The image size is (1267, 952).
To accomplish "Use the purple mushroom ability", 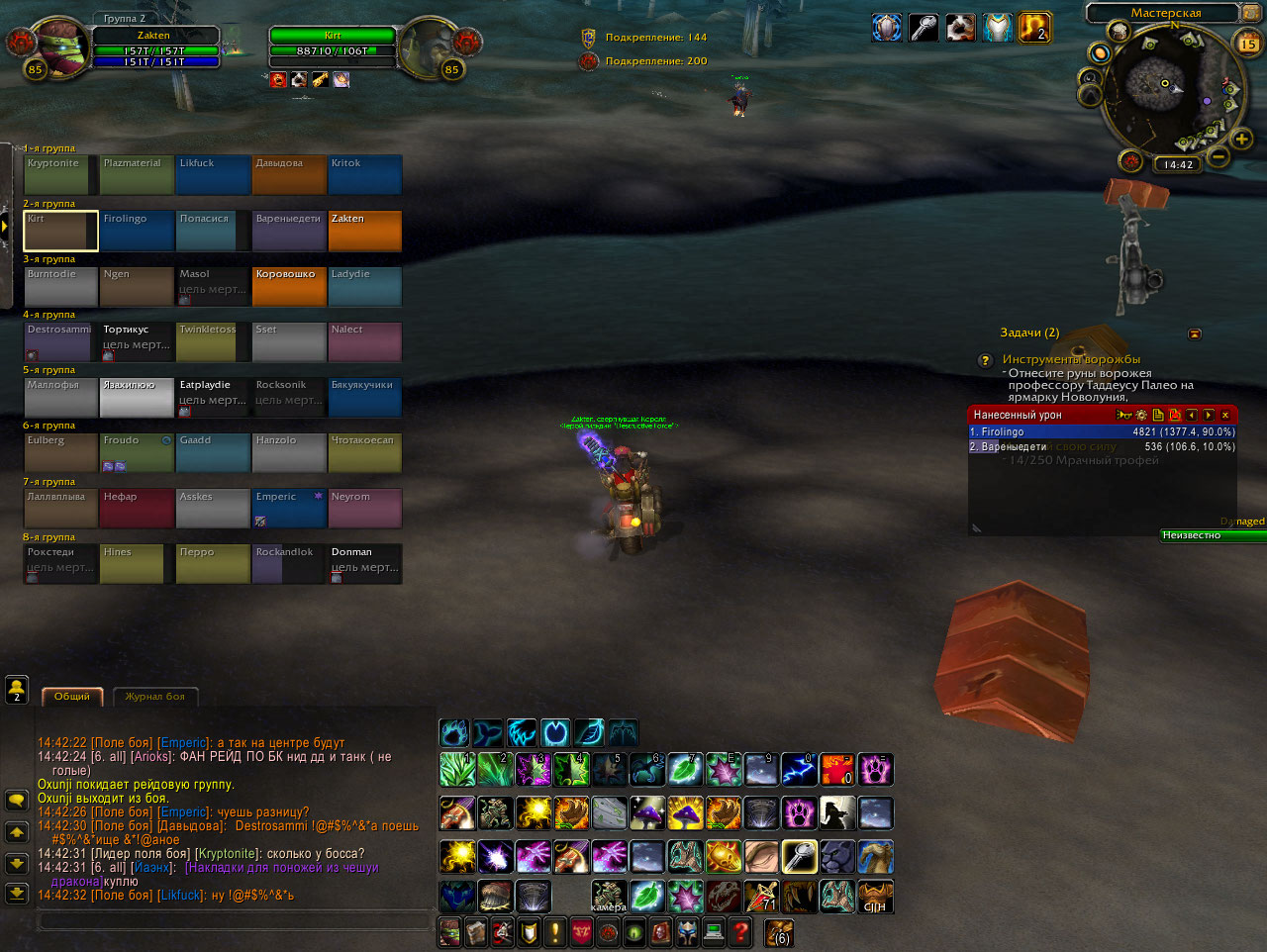I will pos(646,812).
